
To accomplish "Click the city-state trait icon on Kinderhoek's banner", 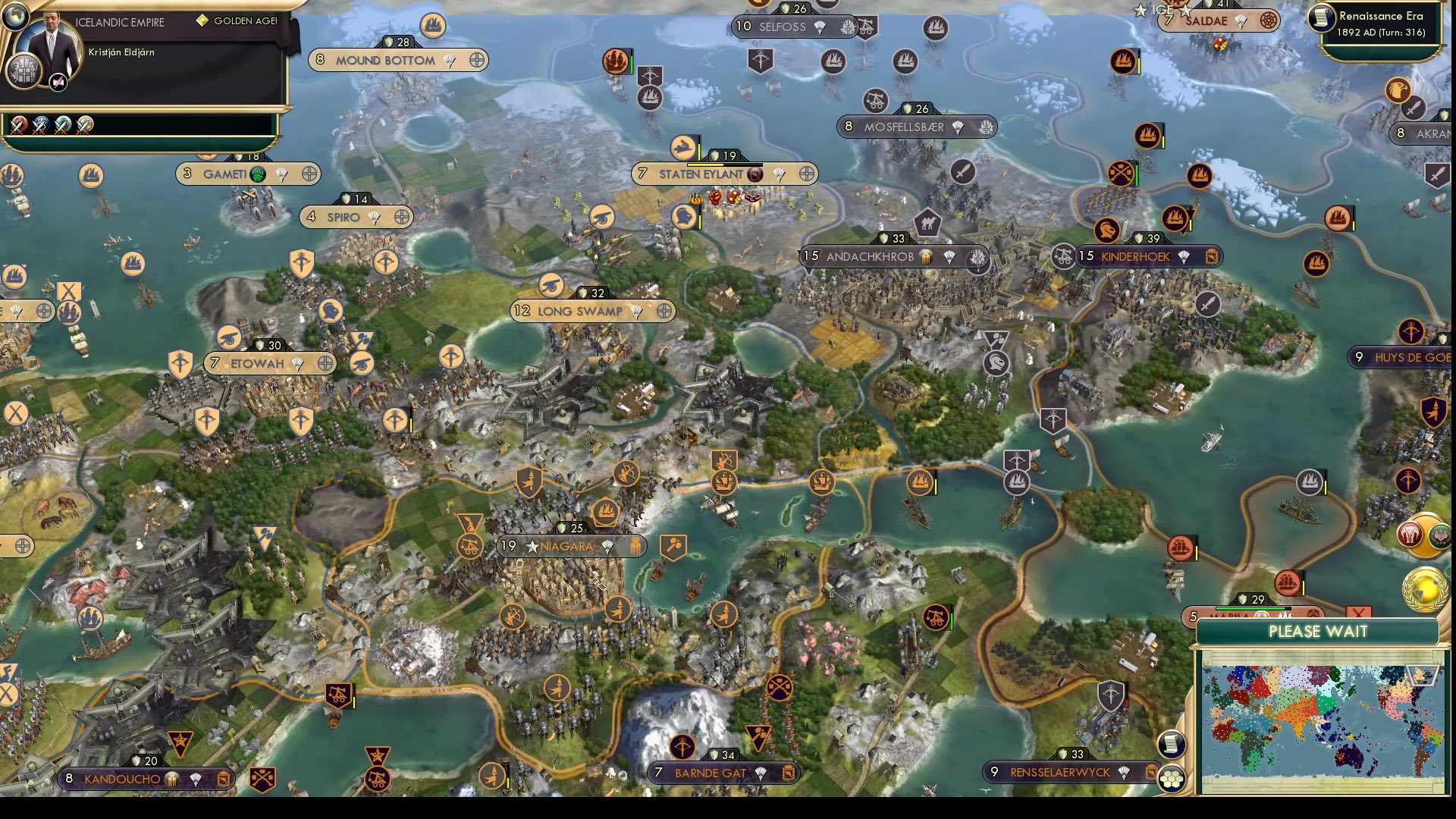I will (1211, 257).
